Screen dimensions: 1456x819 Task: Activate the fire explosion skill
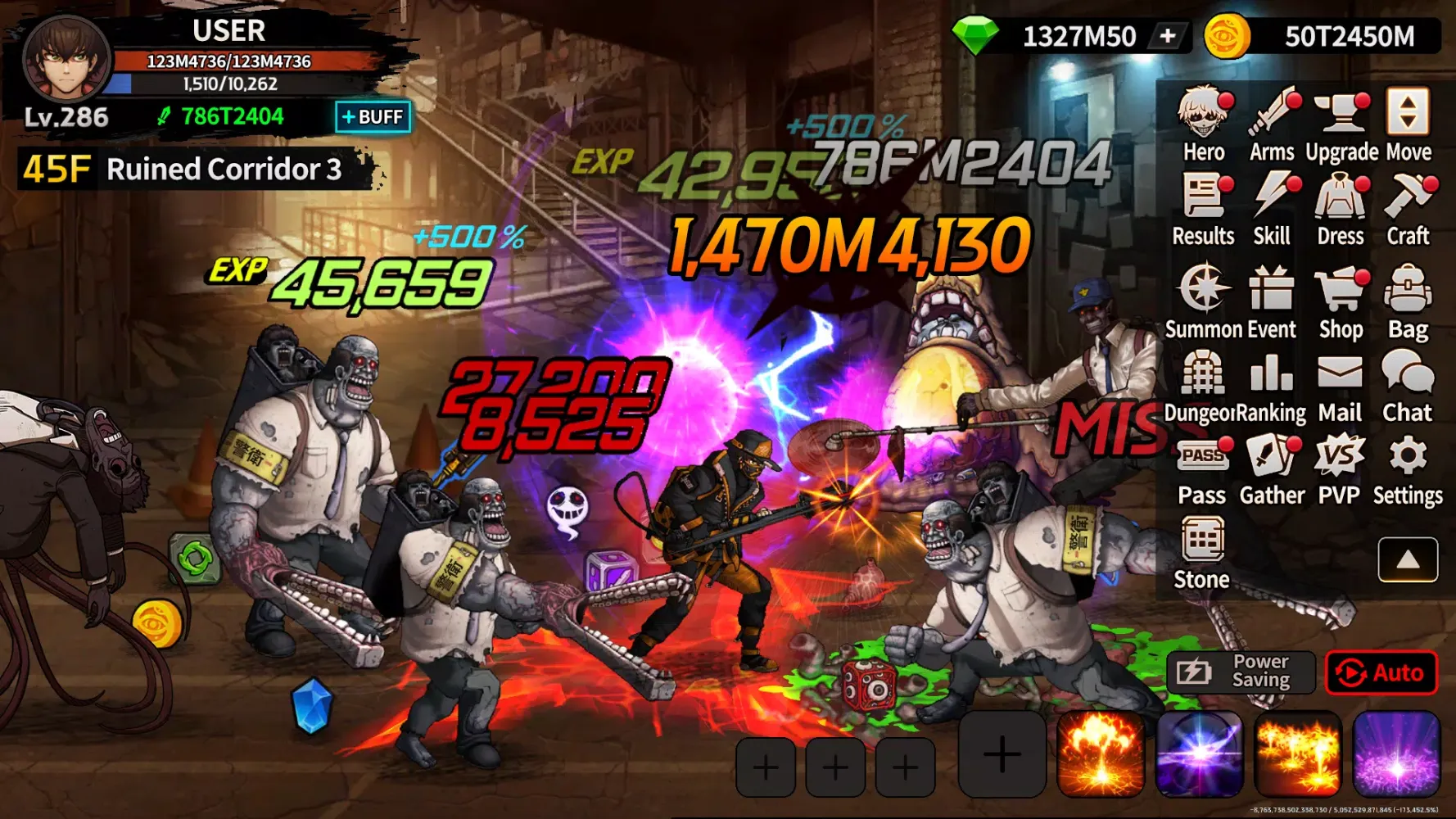[1100, 755]
